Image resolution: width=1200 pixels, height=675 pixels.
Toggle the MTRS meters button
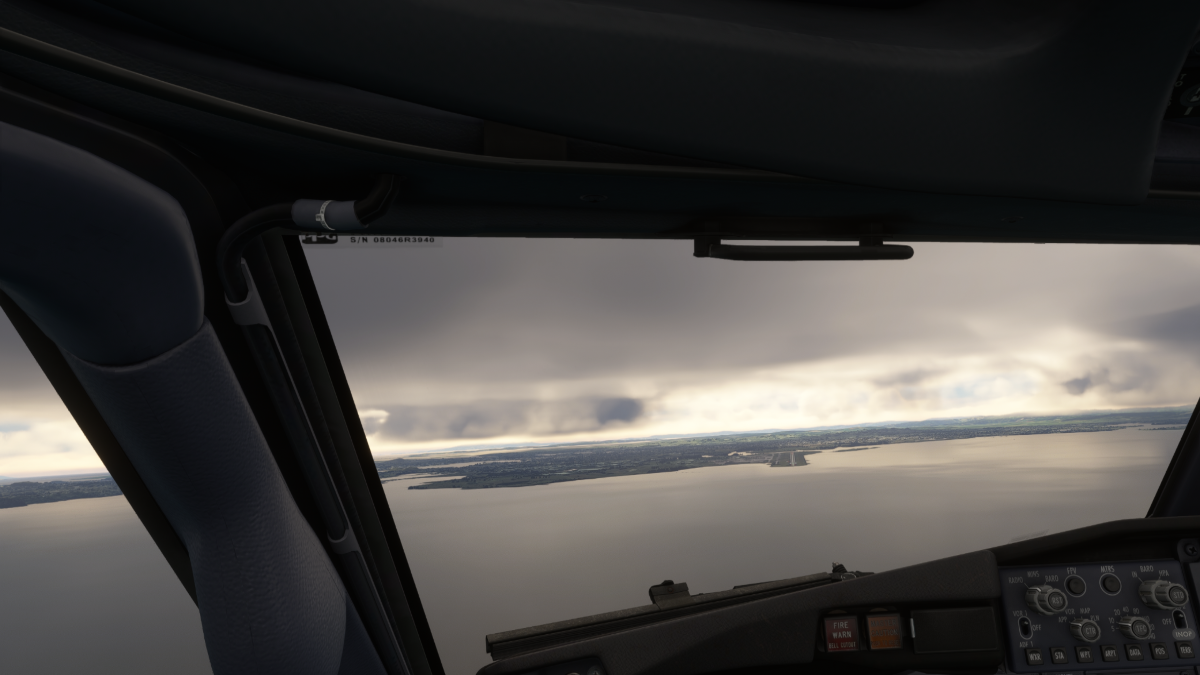[x=1110, y=584]
